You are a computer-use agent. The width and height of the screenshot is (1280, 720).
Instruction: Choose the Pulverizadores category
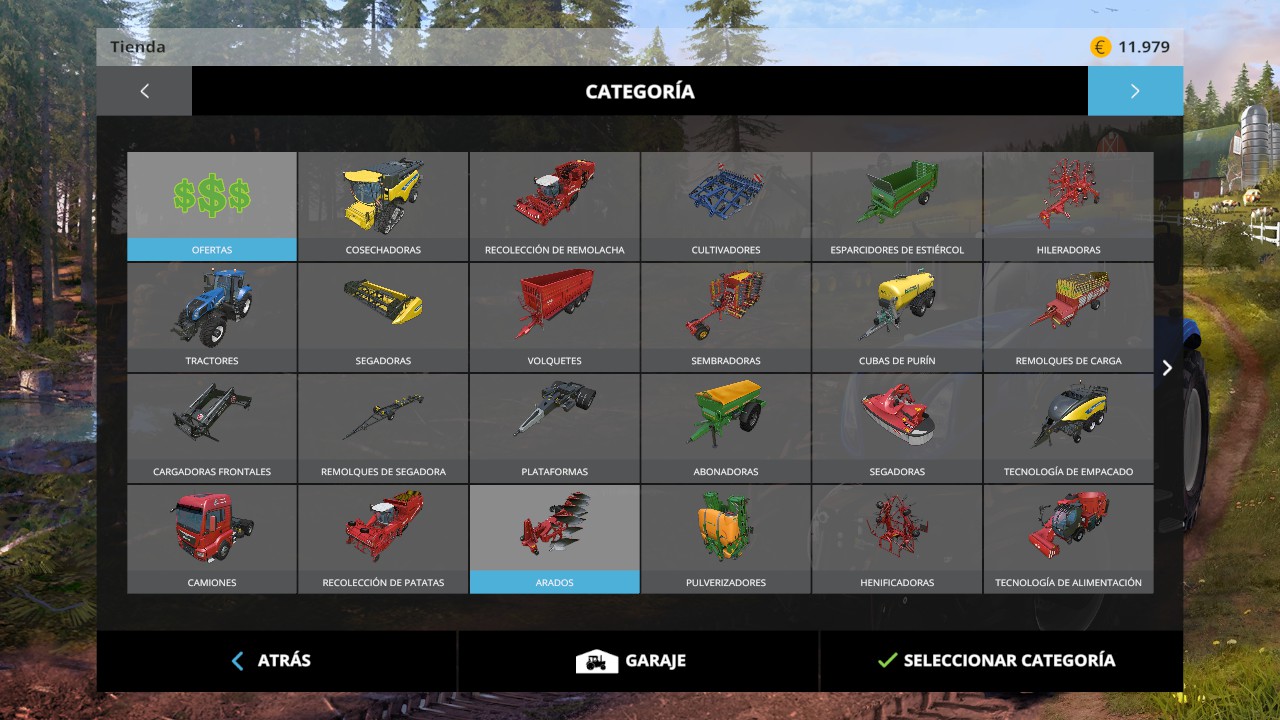coord(726,539)
